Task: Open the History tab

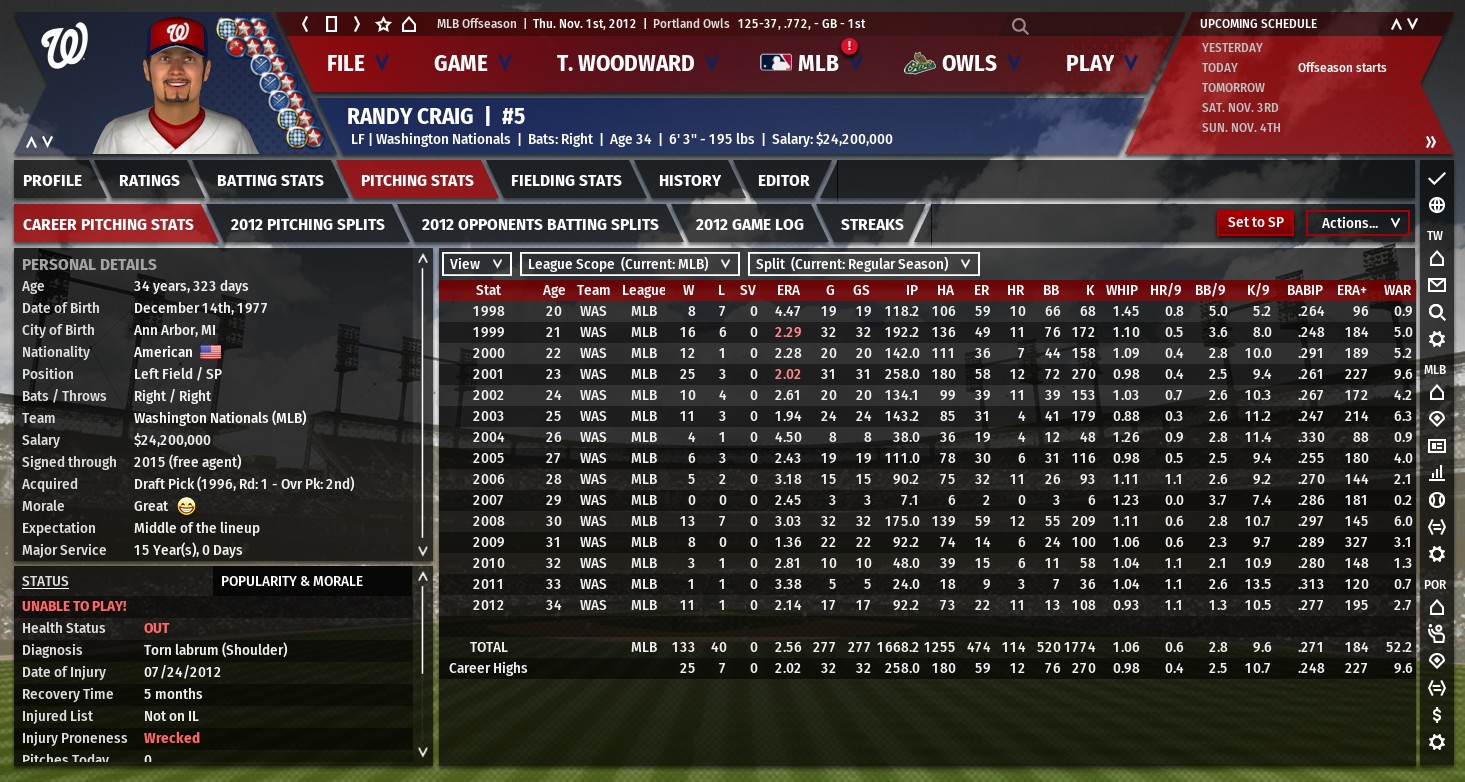Action: 689,181
